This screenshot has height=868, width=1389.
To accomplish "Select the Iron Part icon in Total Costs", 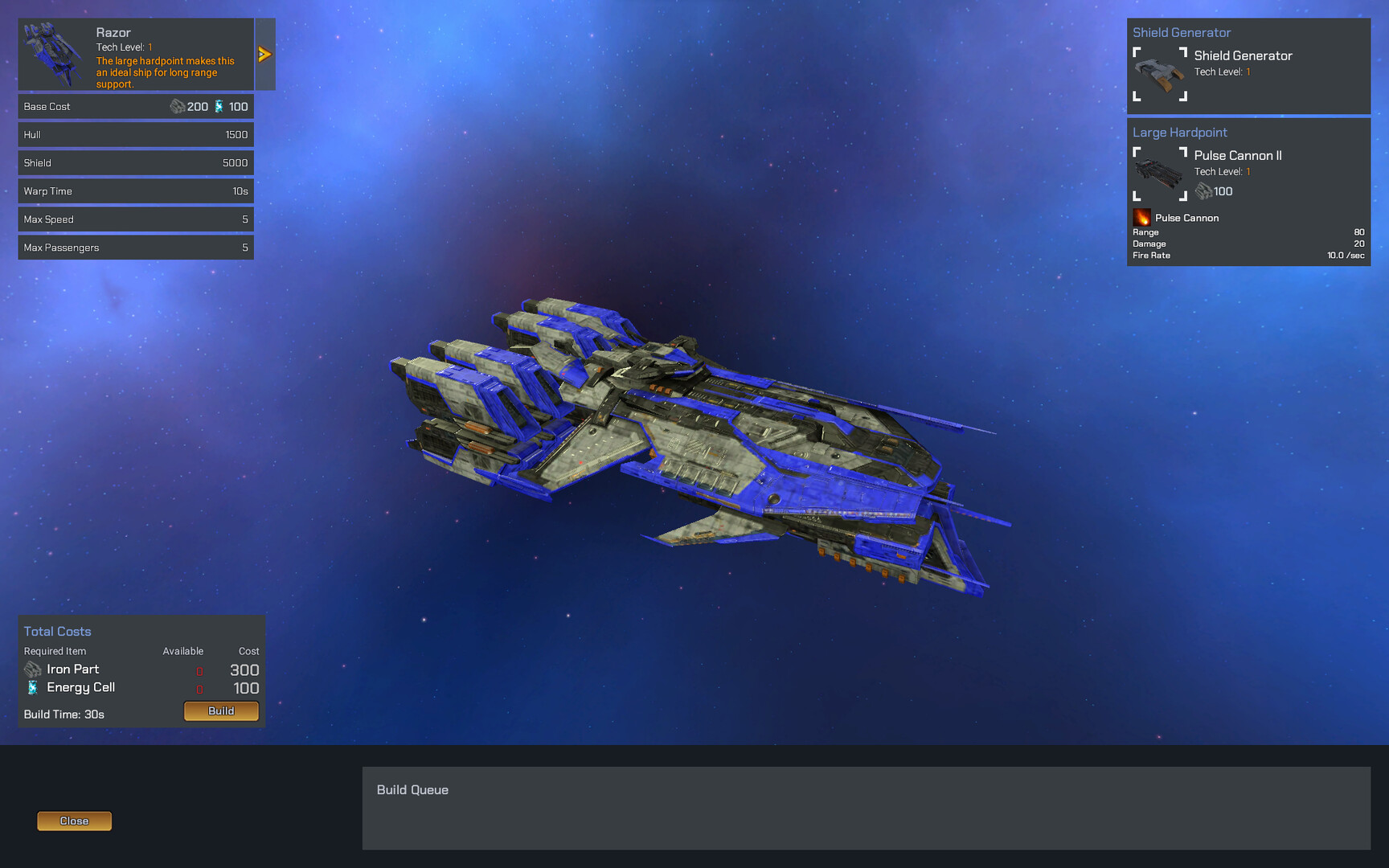I will [32, 669].
